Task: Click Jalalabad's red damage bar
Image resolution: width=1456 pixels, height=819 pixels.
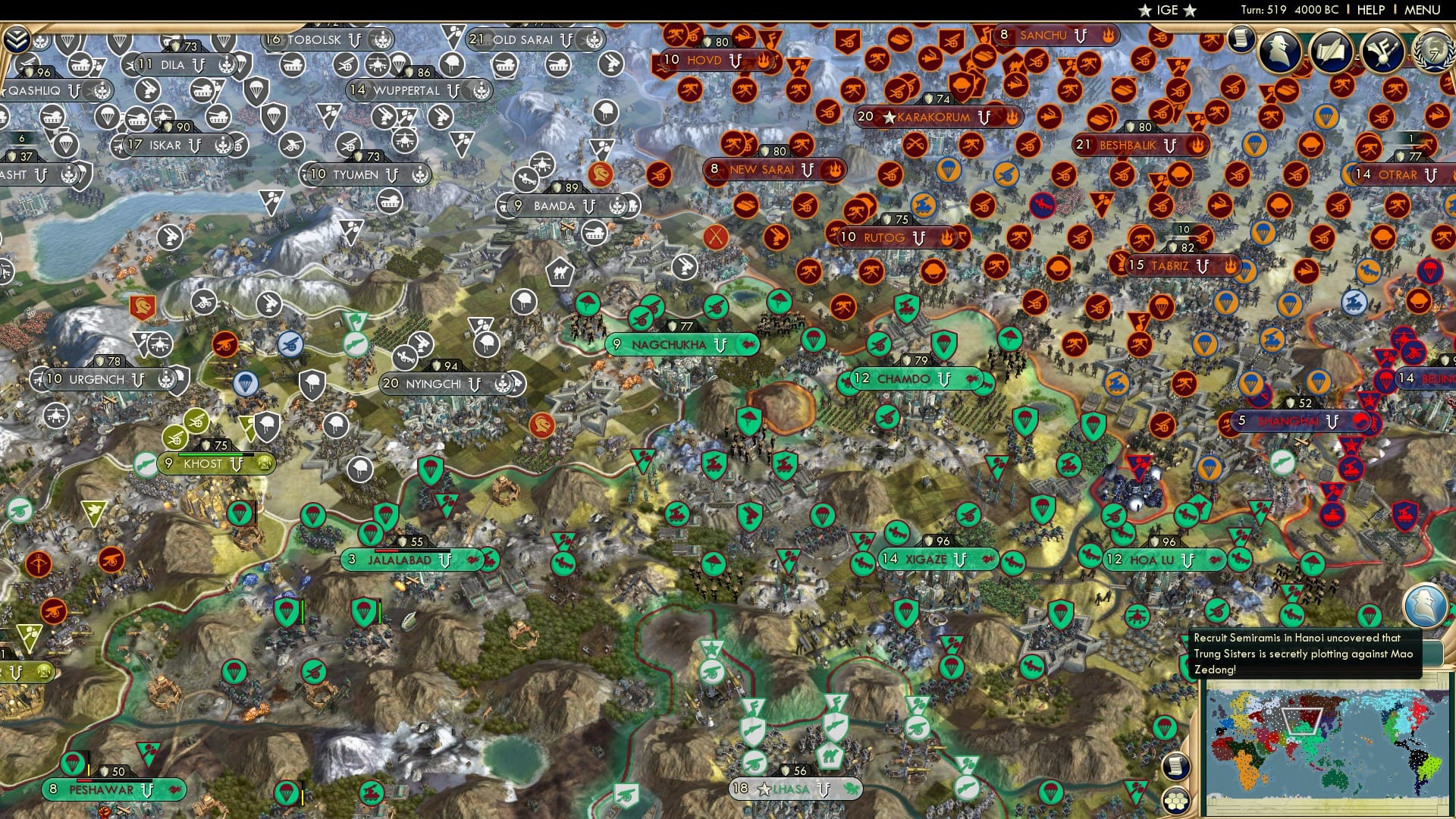Action: [x=385, y=551]
